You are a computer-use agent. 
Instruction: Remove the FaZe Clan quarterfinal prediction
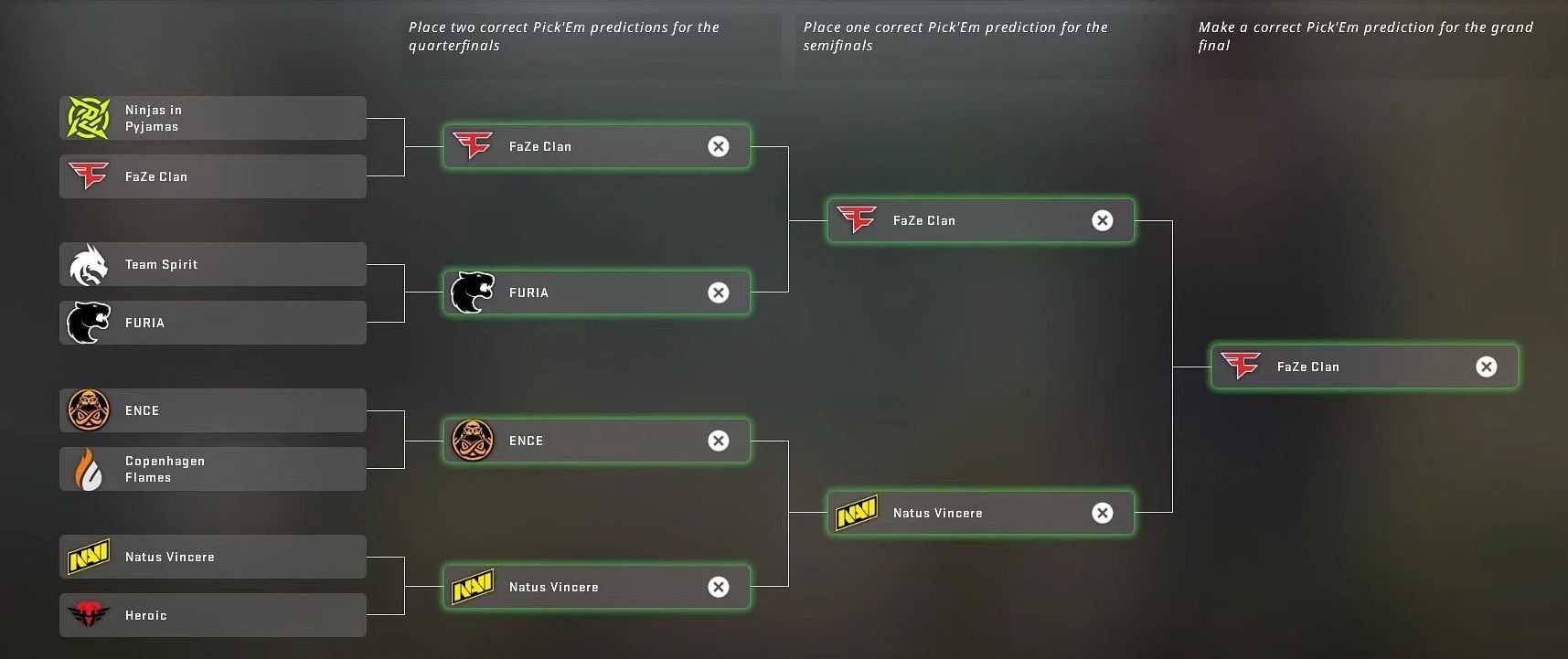719,146
